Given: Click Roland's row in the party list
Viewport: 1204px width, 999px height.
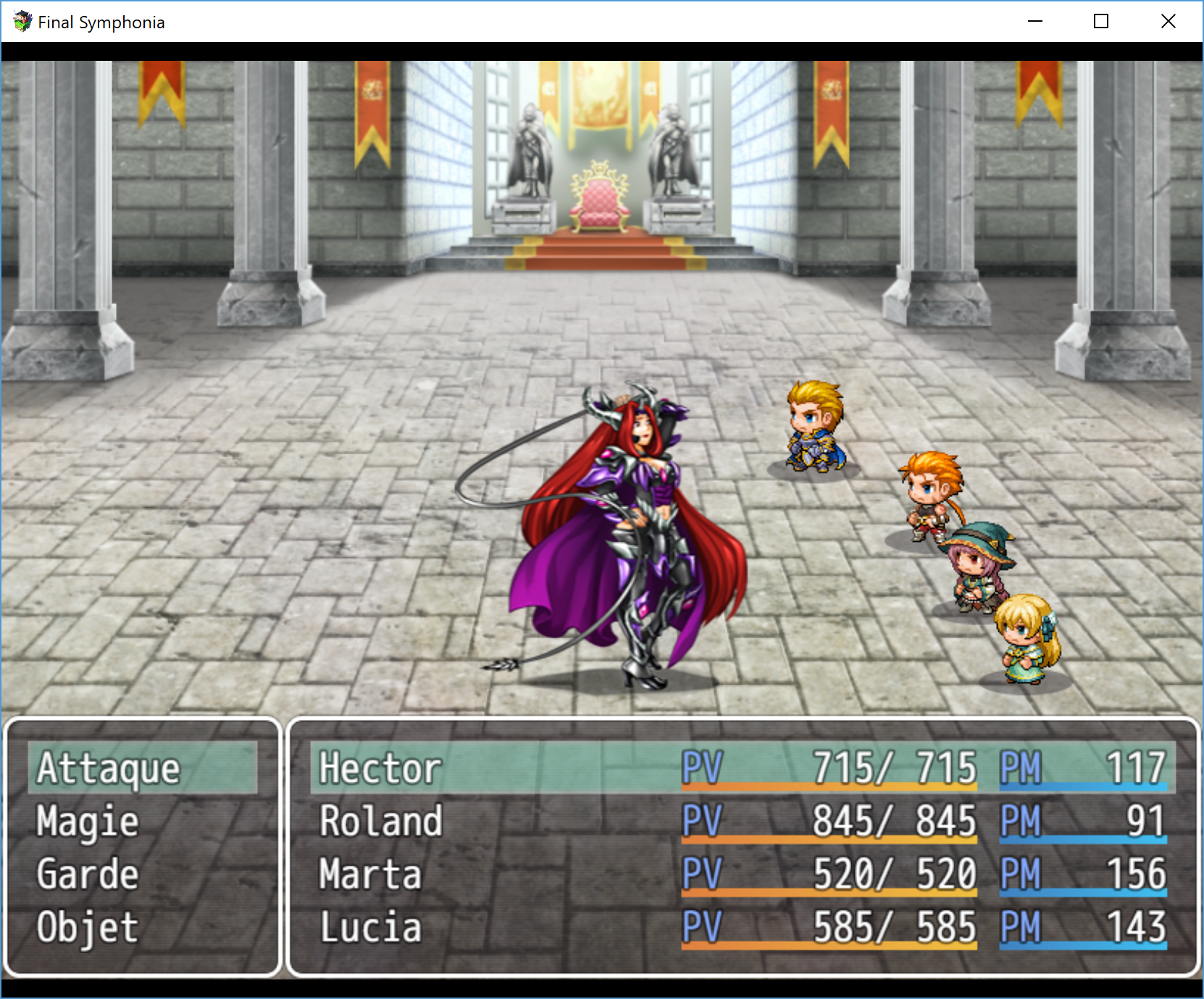Looking at the screenshot, I should point(743,822).
